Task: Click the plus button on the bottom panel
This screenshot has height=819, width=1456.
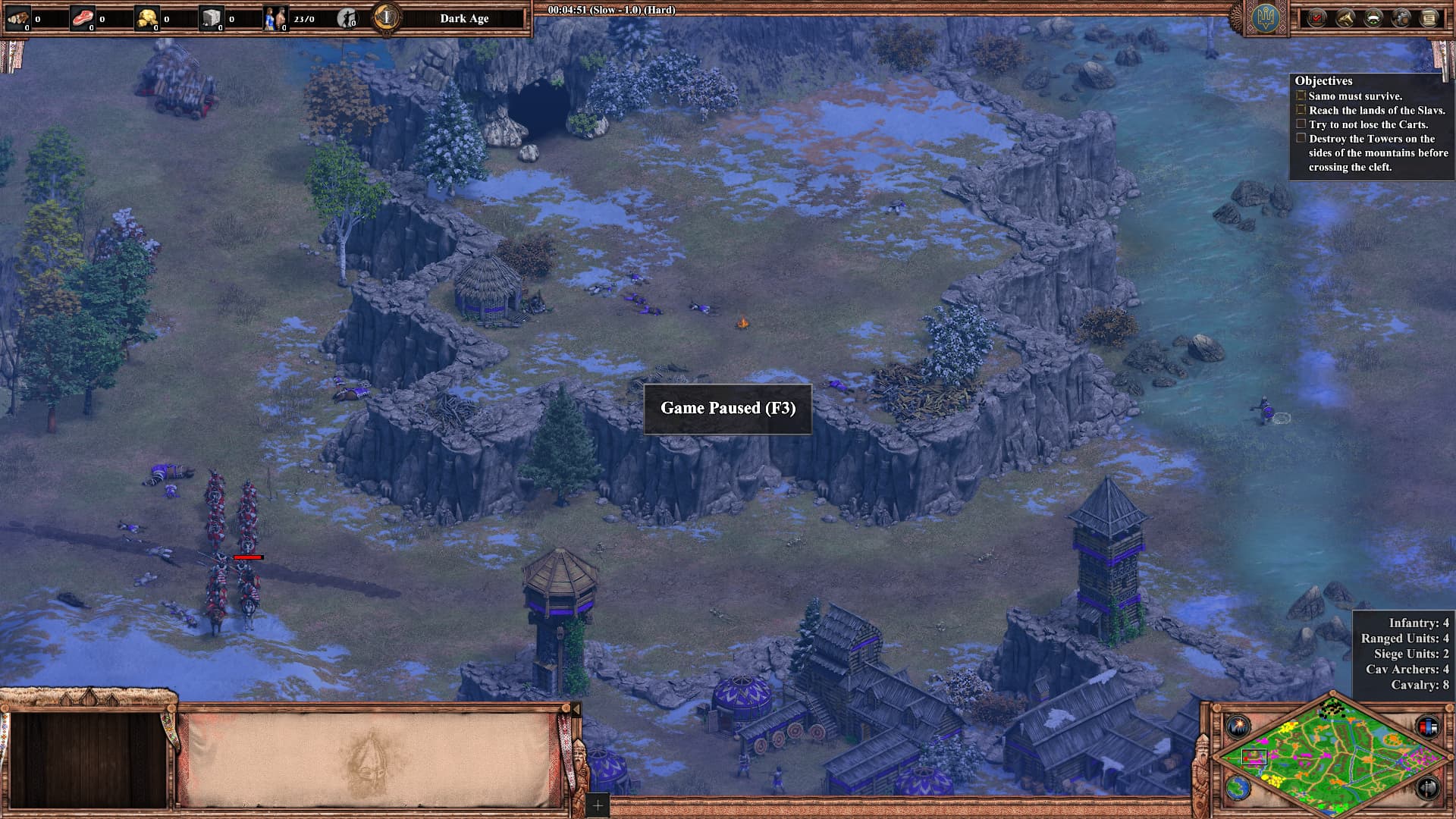Action: click(598, 805)
